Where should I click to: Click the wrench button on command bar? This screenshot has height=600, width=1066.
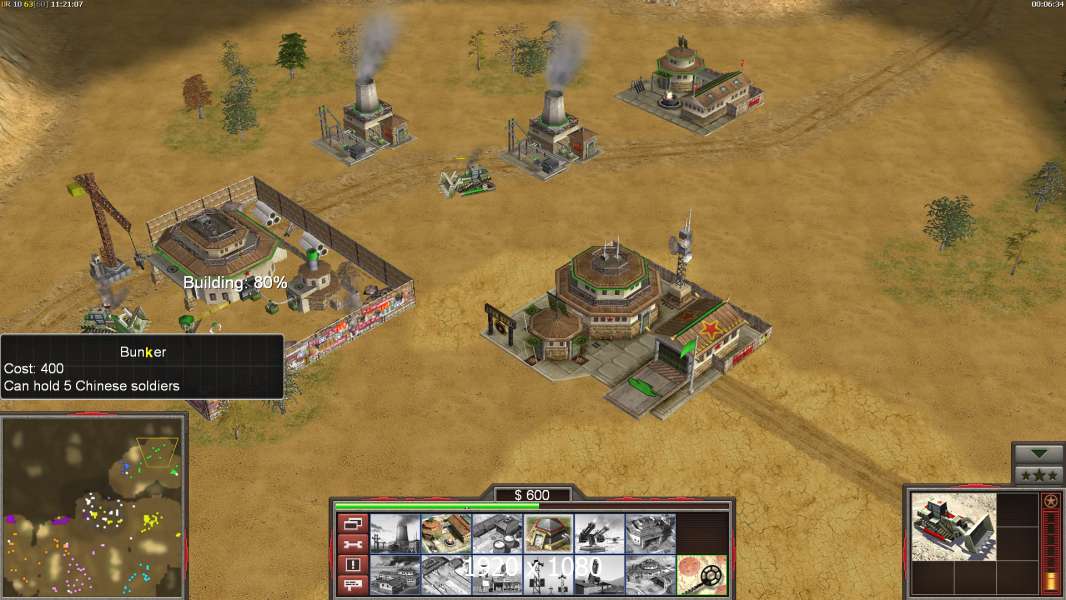coord(353,544)
